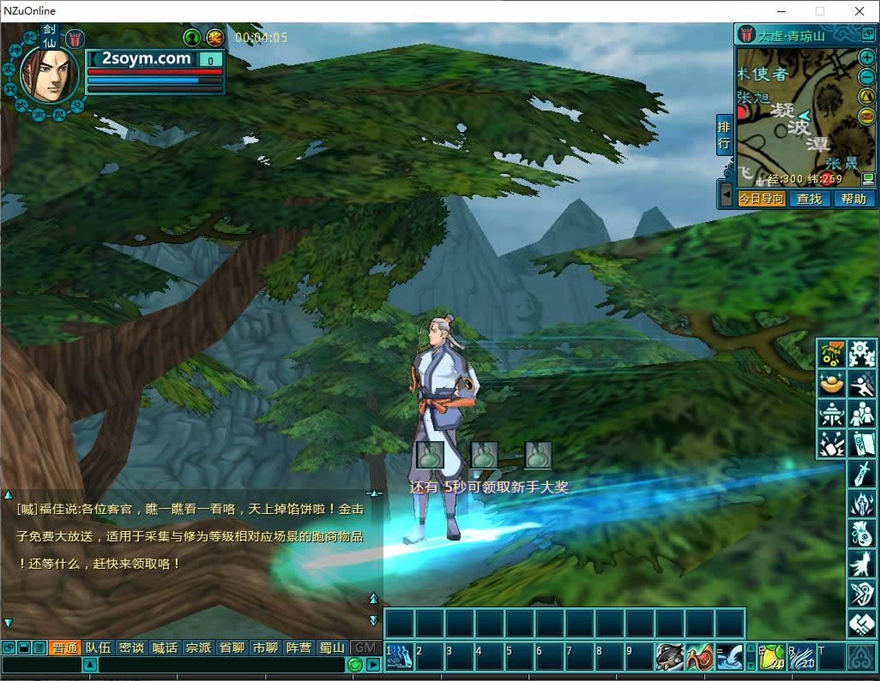Switch to the 蜀山 chat channel tab
This screenshot has height=681, width=880.
332,648
